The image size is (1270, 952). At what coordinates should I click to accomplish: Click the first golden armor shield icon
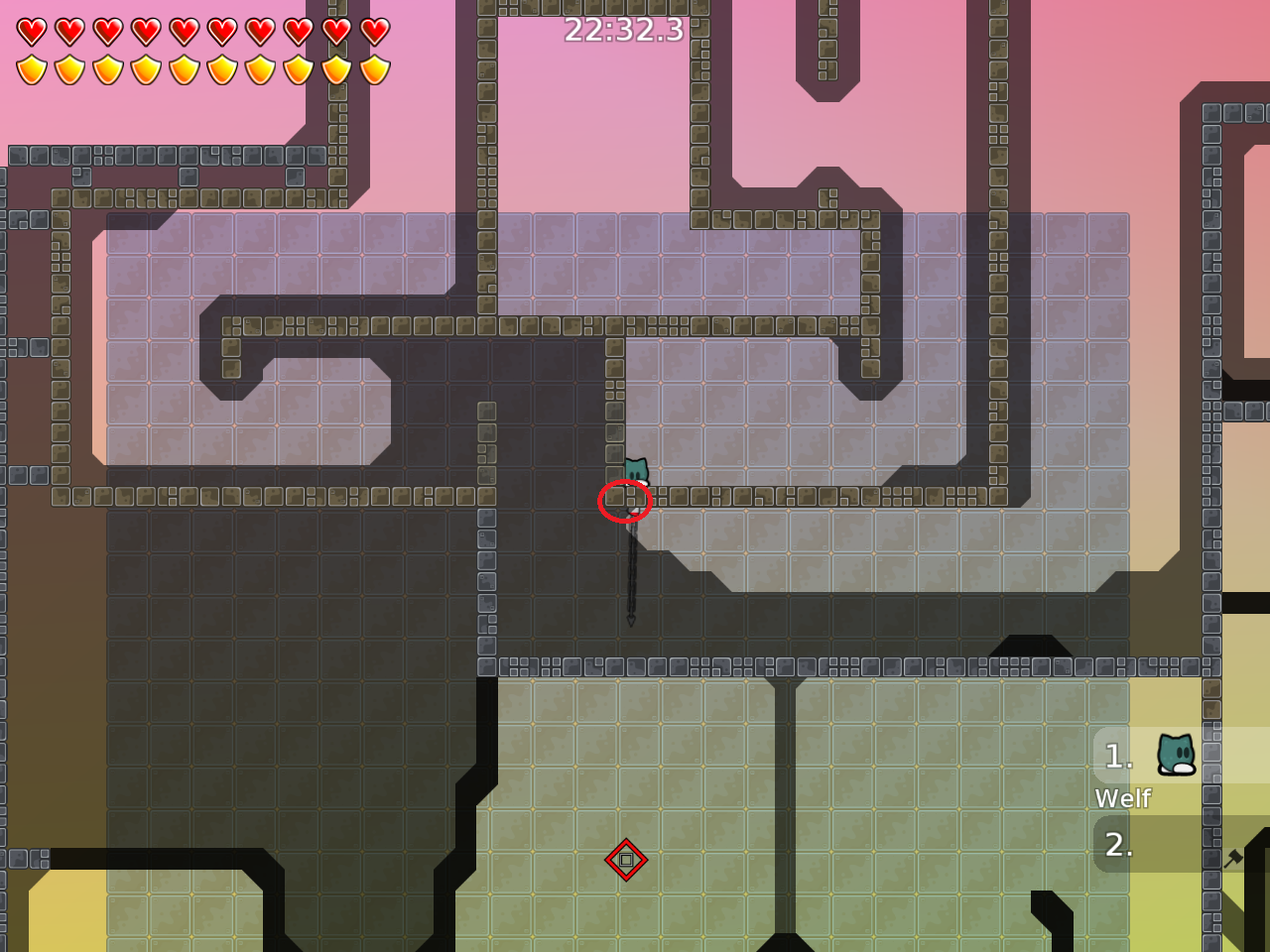point(30,69)
